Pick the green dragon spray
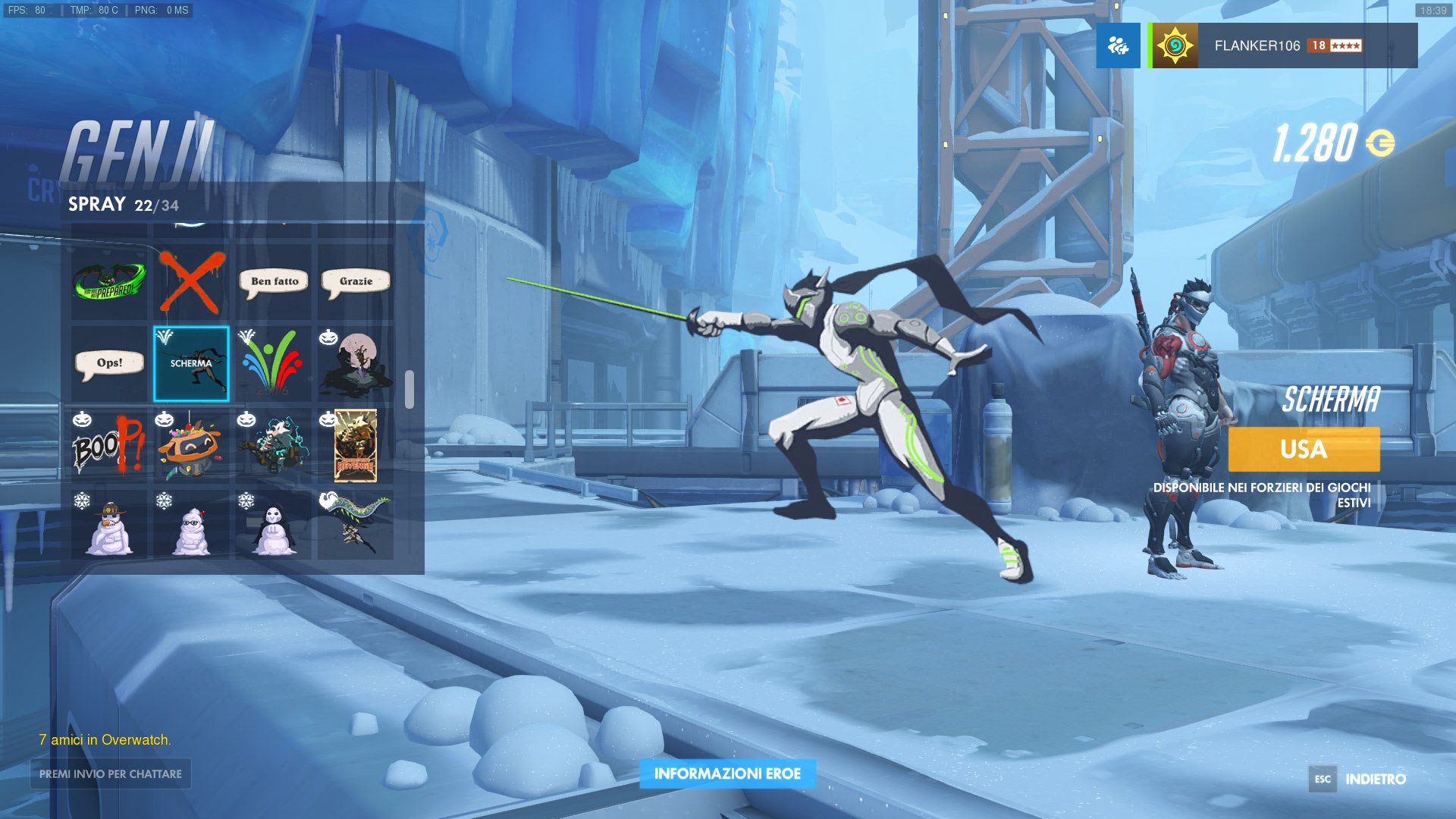1456x819 pixels. click(x=356, y=526)
